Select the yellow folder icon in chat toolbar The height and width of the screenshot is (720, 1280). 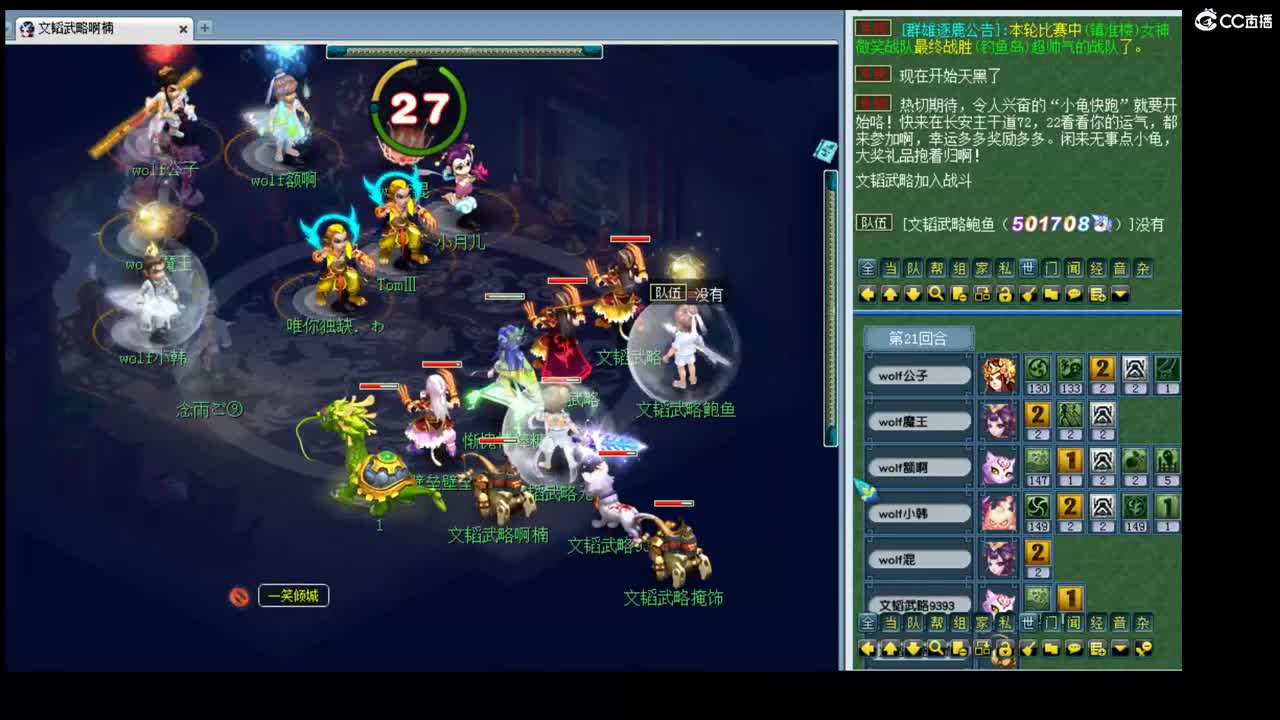1051,293
